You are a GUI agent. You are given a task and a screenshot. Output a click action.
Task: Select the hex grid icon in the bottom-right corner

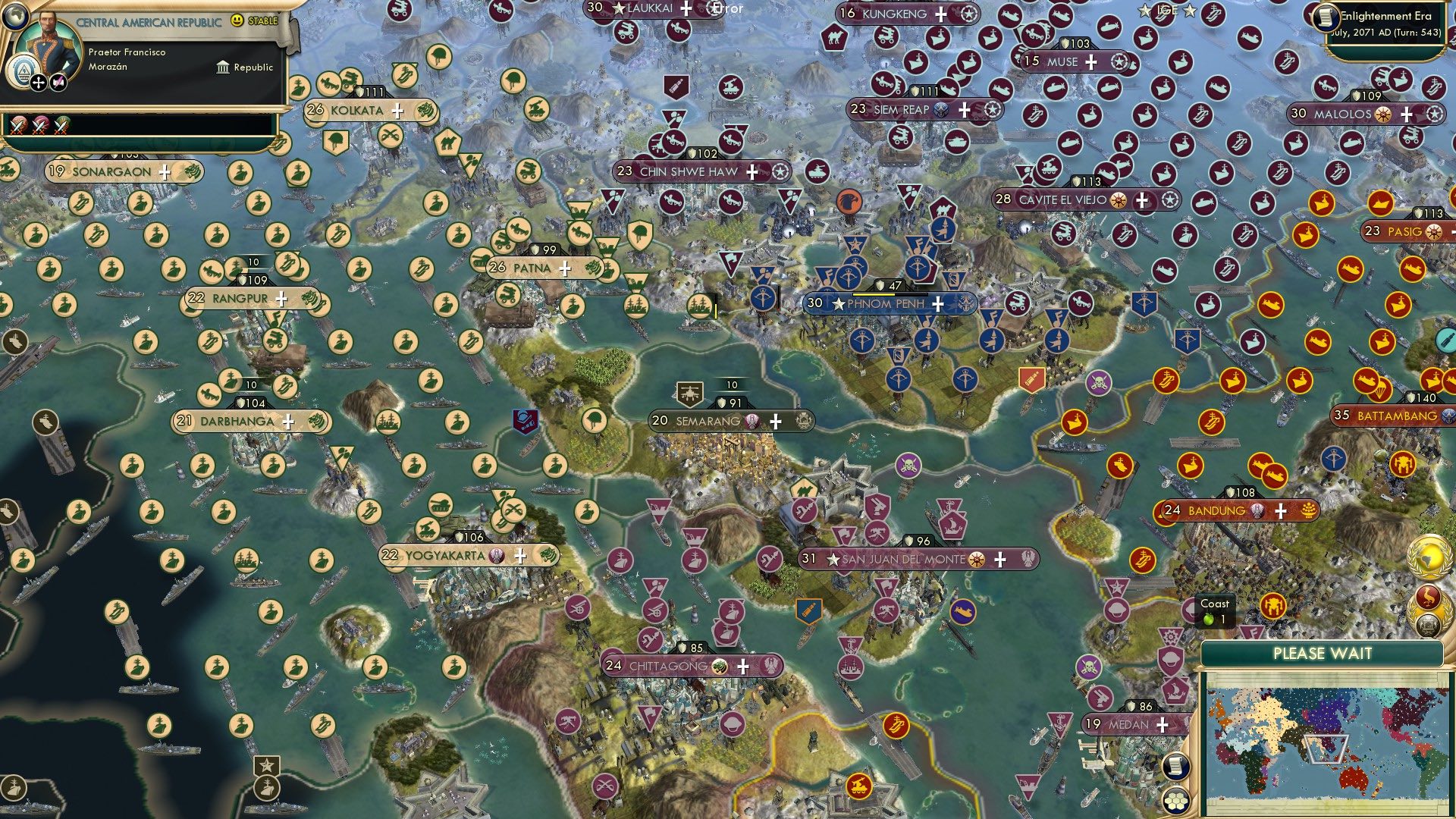pos(1176,799)
